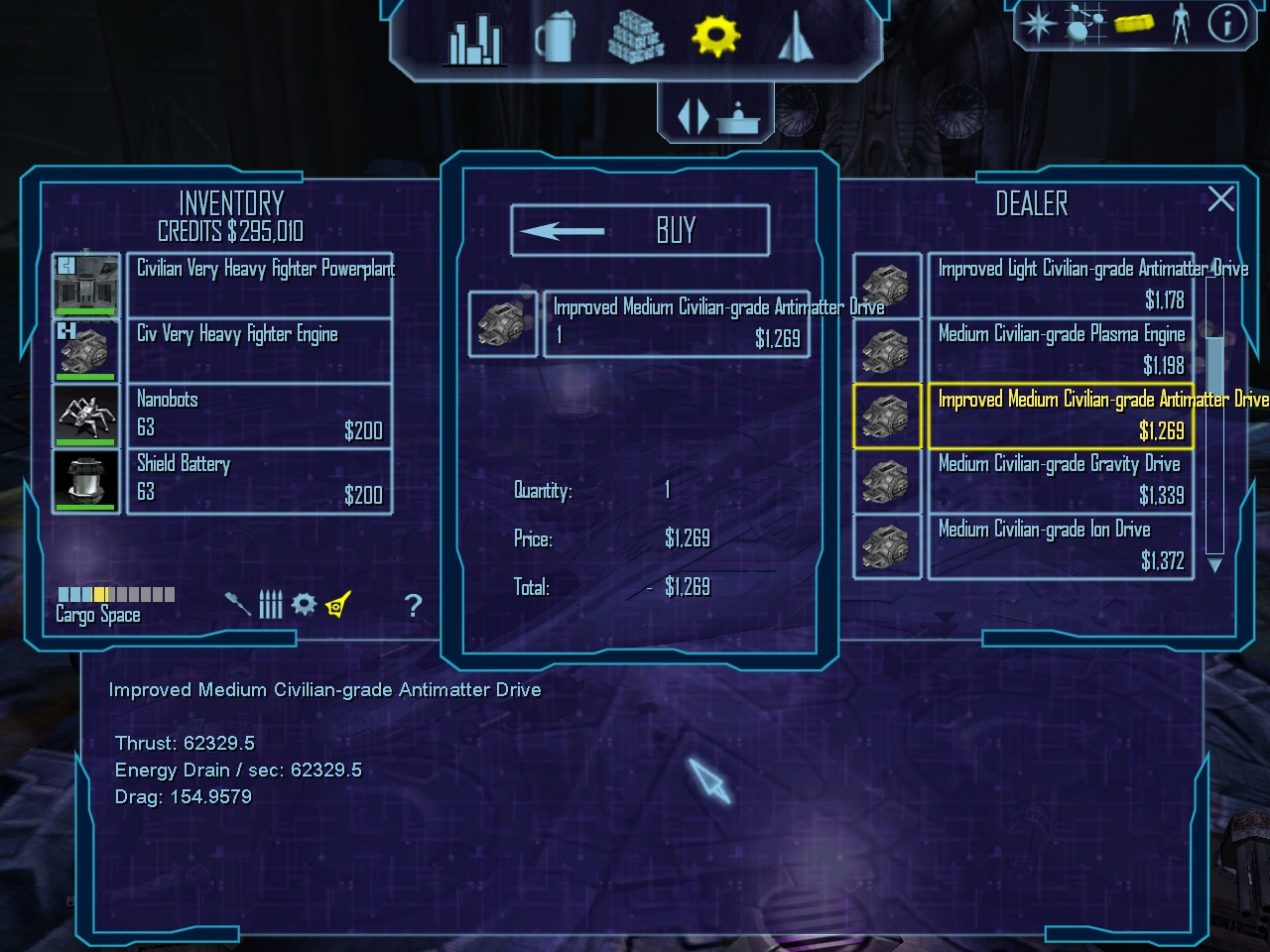
Task: Select the Shield Battery inventory row
Action: (x=260, y=480)
